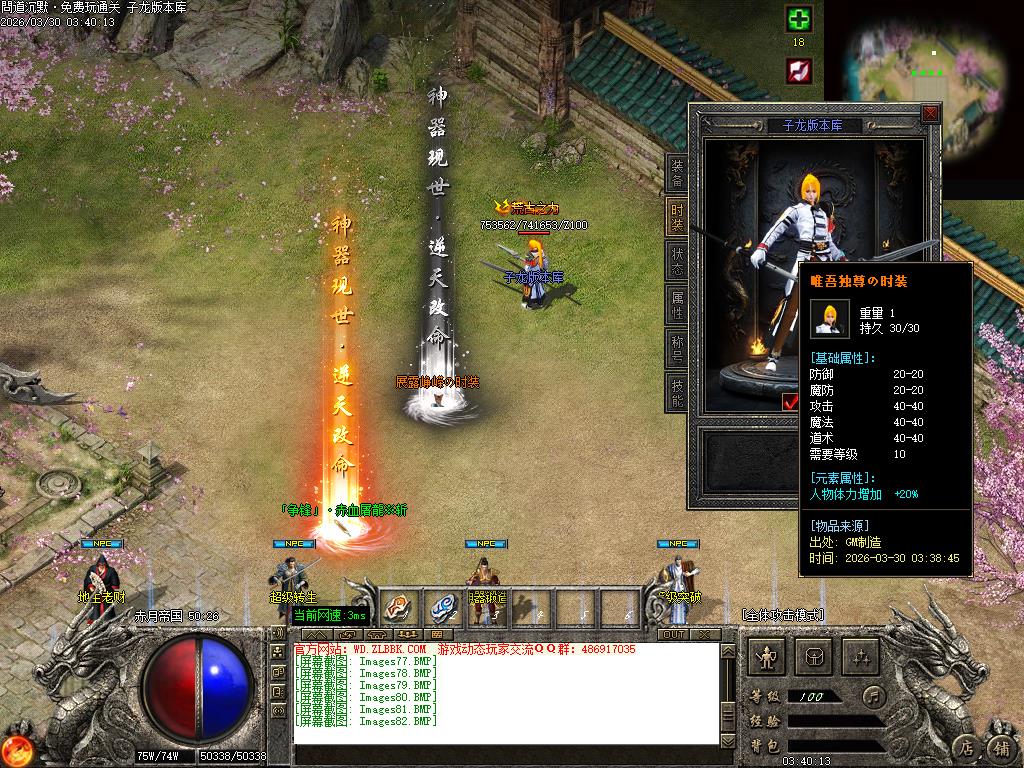Toggle the red checkmark on the fashion panel
This screenshot has height=768, width=1024.
790,402
